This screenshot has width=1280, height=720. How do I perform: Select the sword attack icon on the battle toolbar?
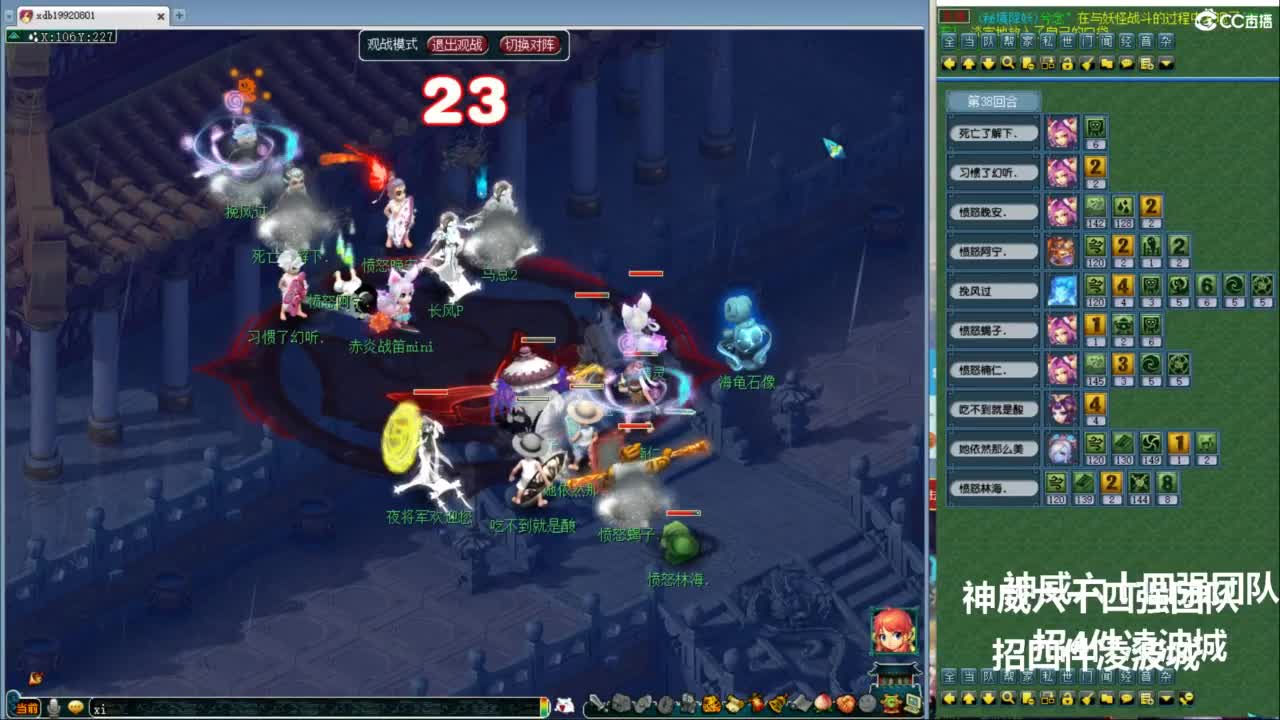(x=598, y=702)
